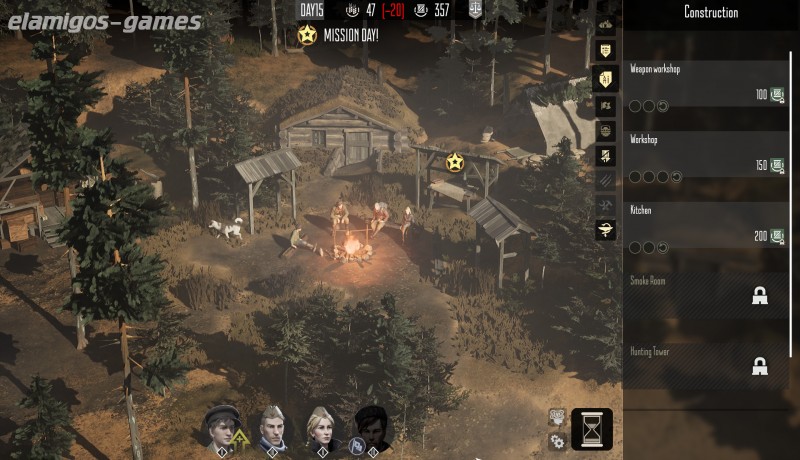
Task: Open the crossed hammers category tab
Action: [605, 206]
